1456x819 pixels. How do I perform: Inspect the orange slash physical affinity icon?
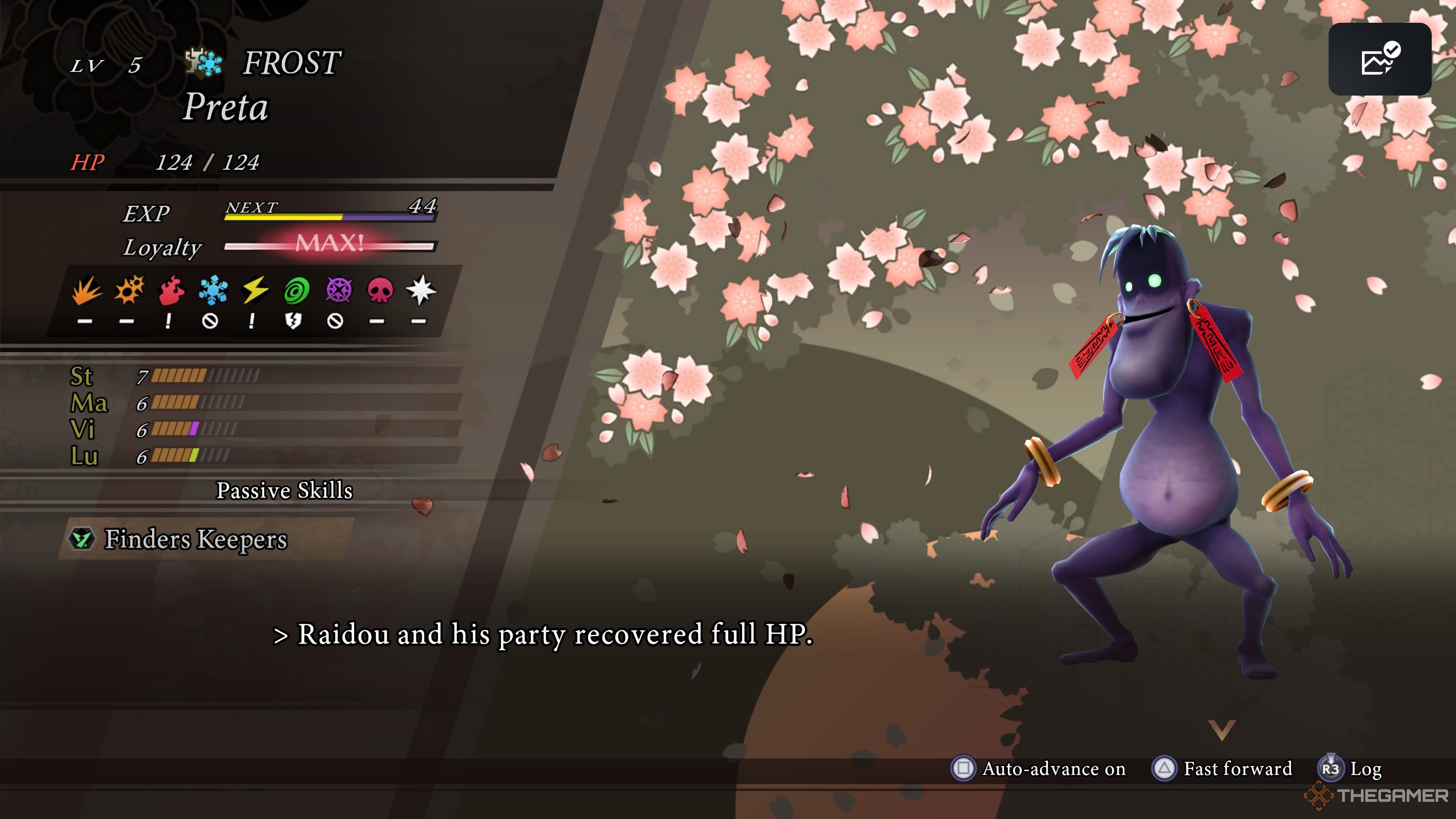(86, 290)
